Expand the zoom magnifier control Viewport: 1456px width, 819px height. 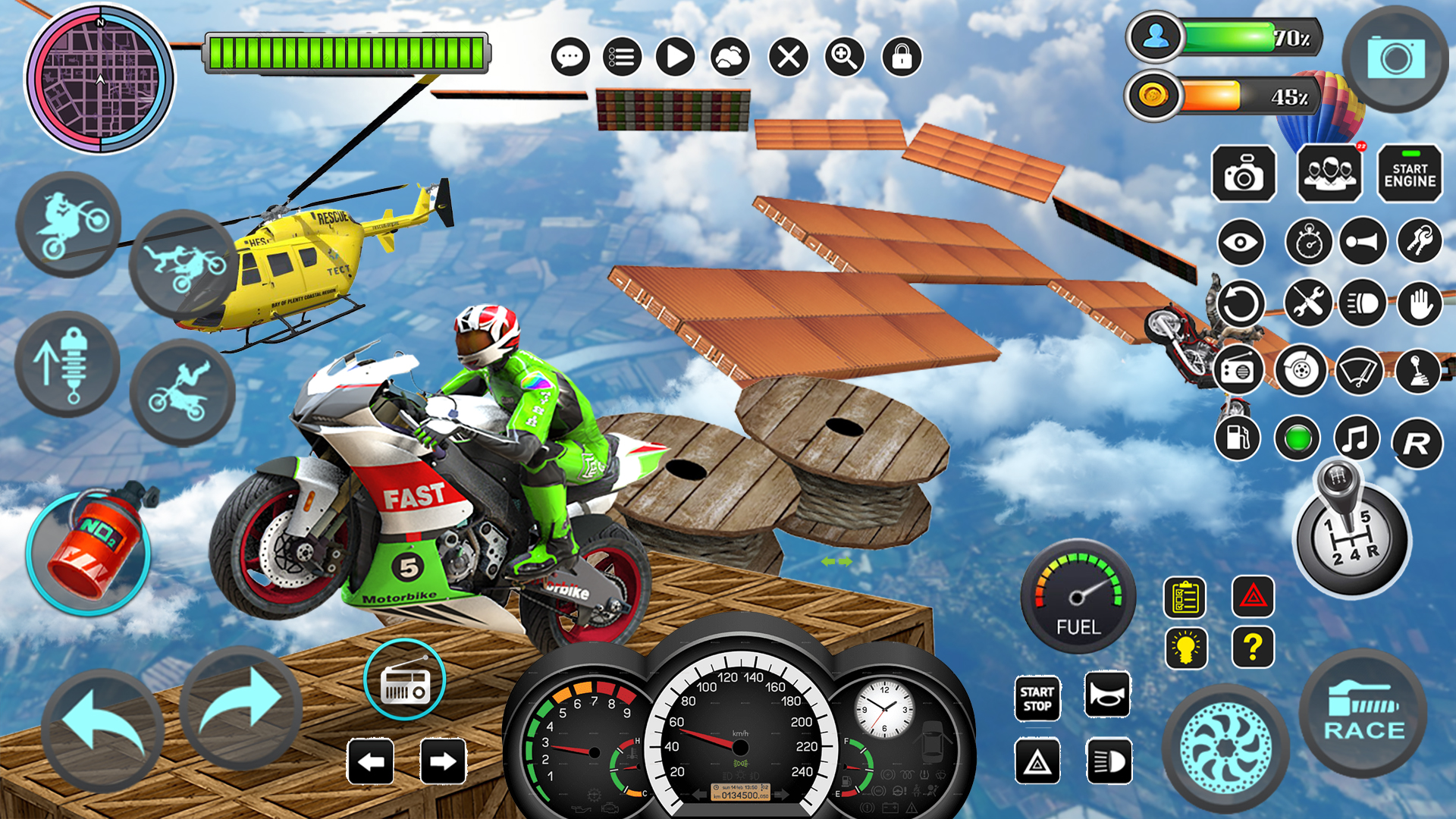pos(845,56)
